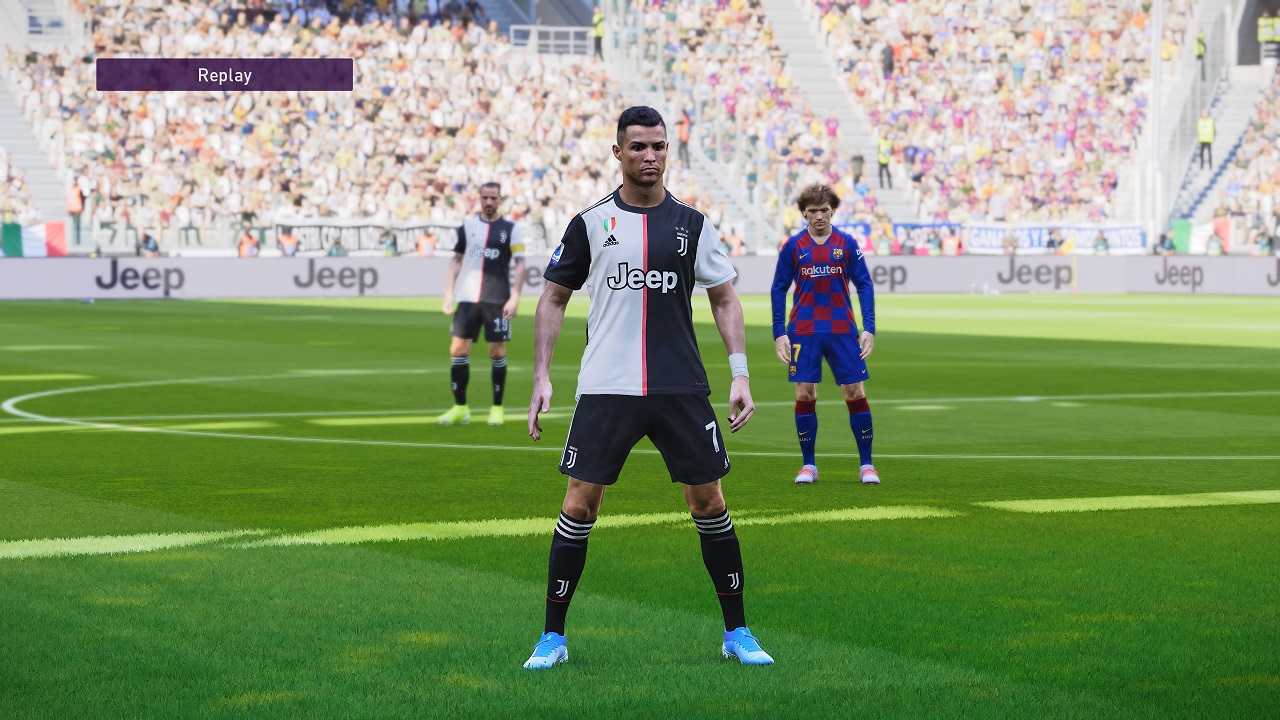Viewport: 1280px width, 720px height.
Task: Click the purple Replay banner
Action: click(224, 75)
